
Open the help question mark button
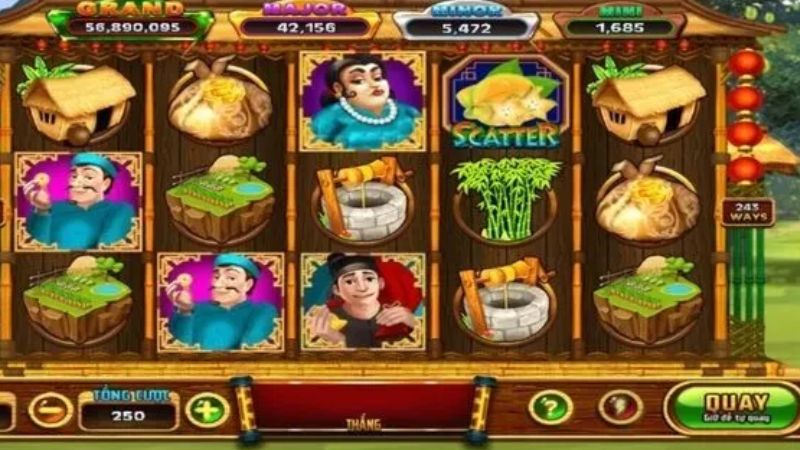coord(550,406)
